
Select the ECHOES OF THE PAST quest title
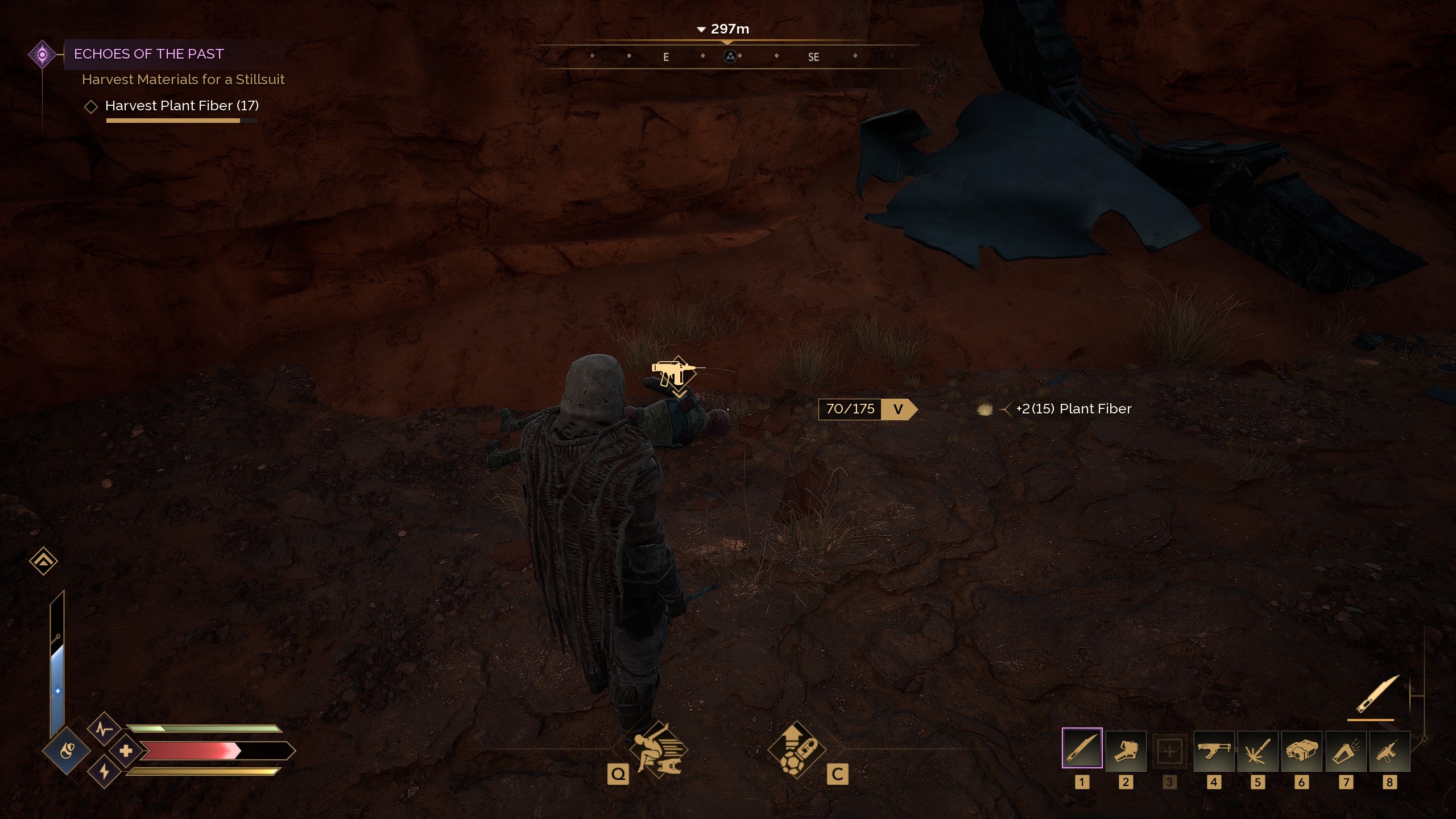148,54
